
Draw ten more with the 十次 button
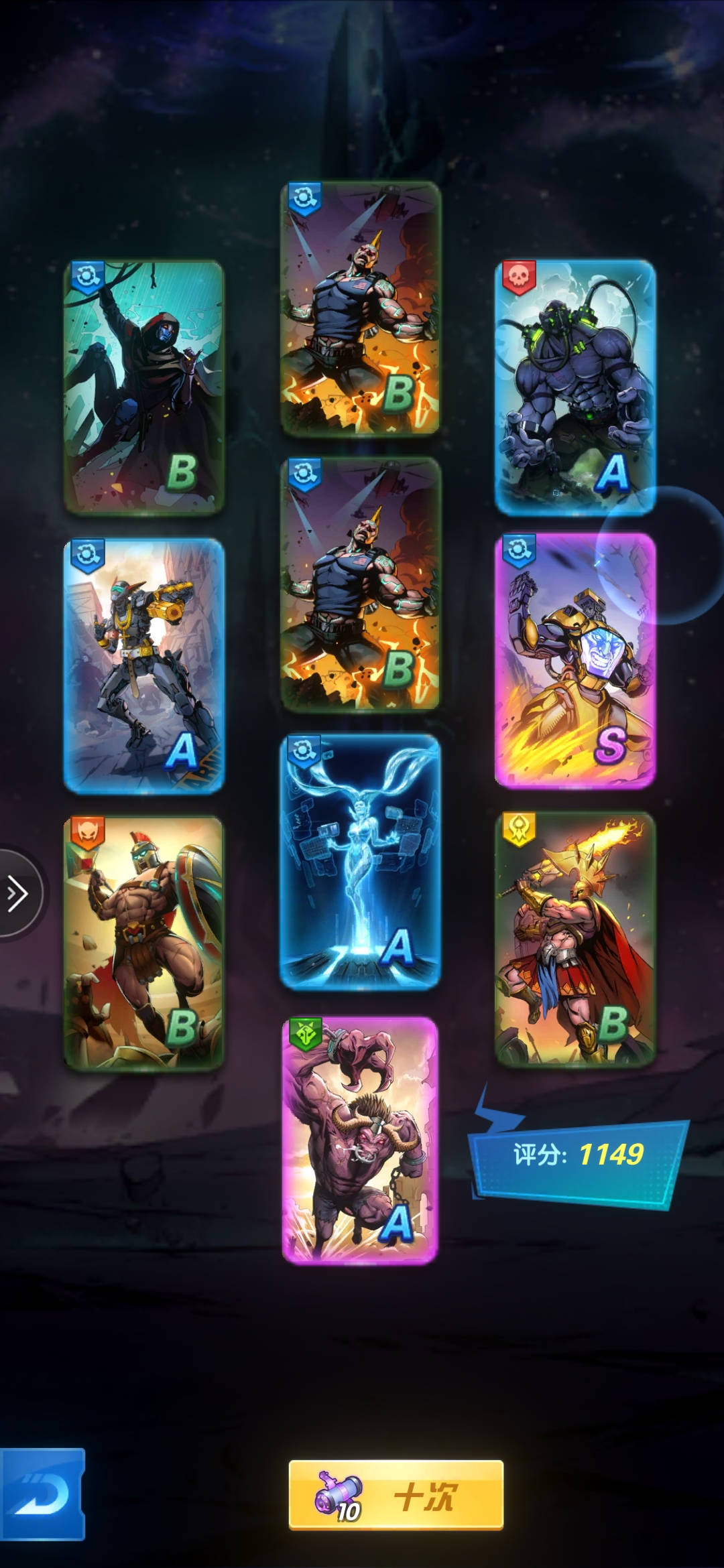pyautogui.click(x=396, y=1495)
